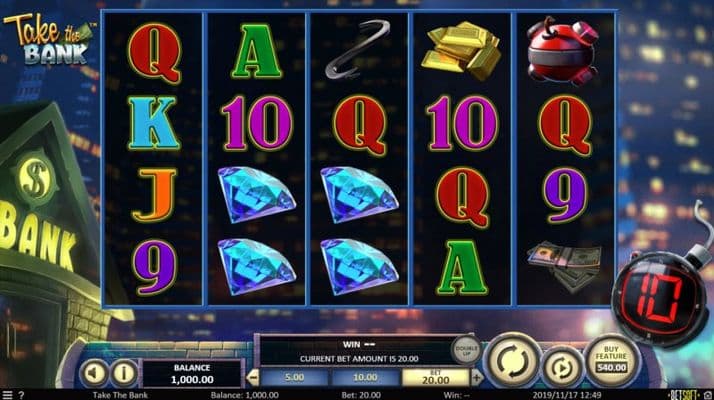This screenshot has height=400, width=714.
Task: Start autoplay with the smaller circular arrow button
Action: click(562, 366)
